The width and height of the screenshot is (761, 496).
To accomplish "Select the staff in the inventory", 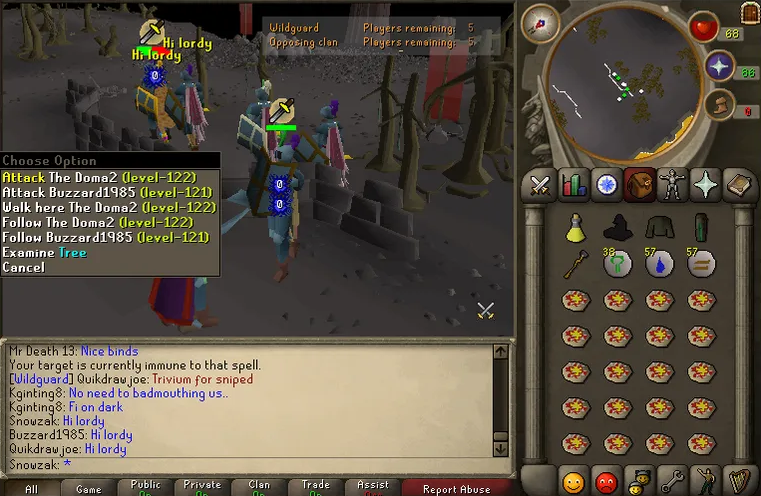I will click(575, 265).
